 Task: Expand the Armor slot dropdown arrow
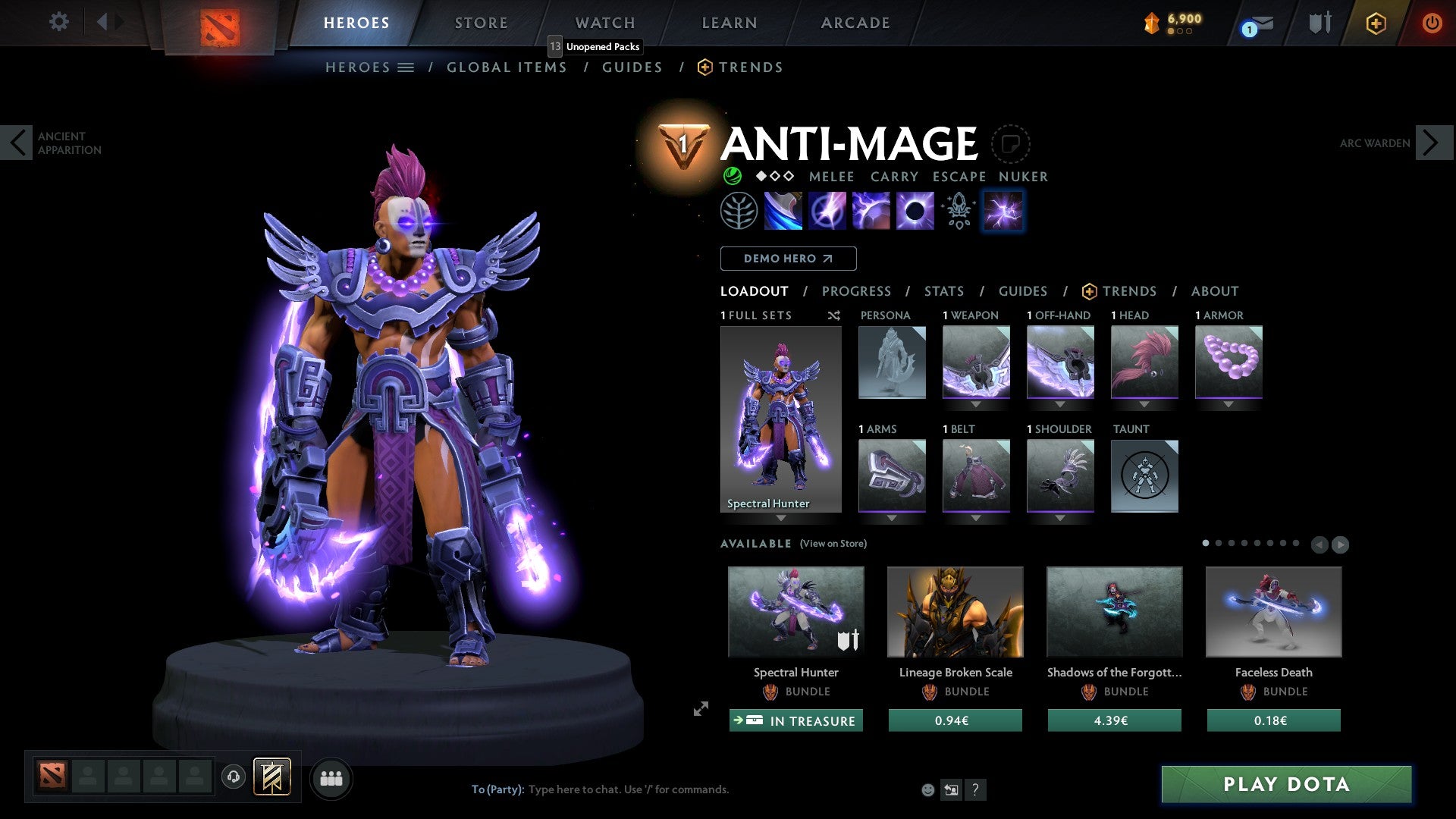(1229, 404)
